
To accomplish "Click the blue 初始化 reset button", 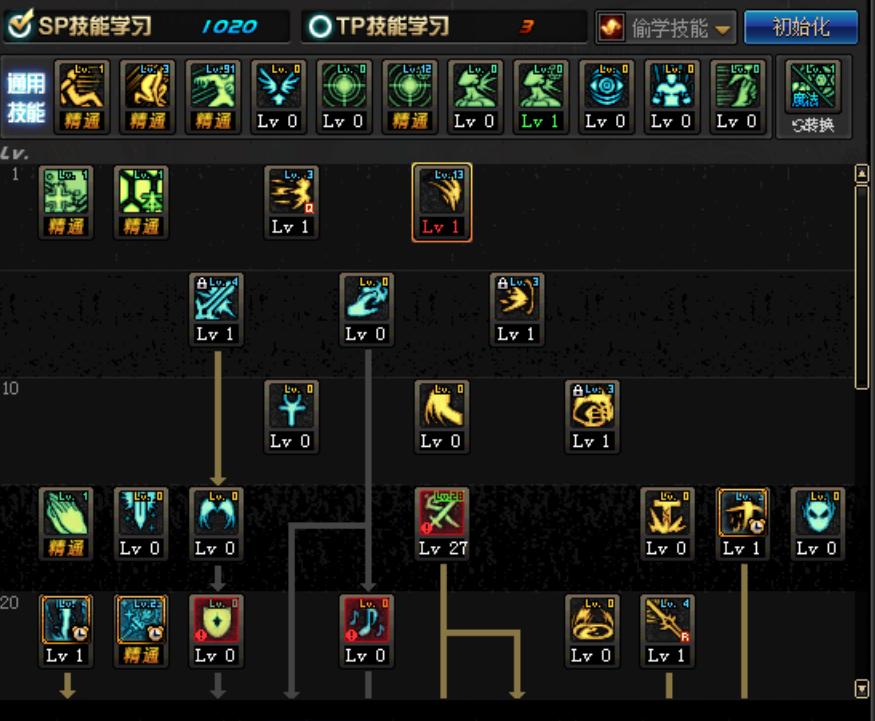I will [800, 27].
